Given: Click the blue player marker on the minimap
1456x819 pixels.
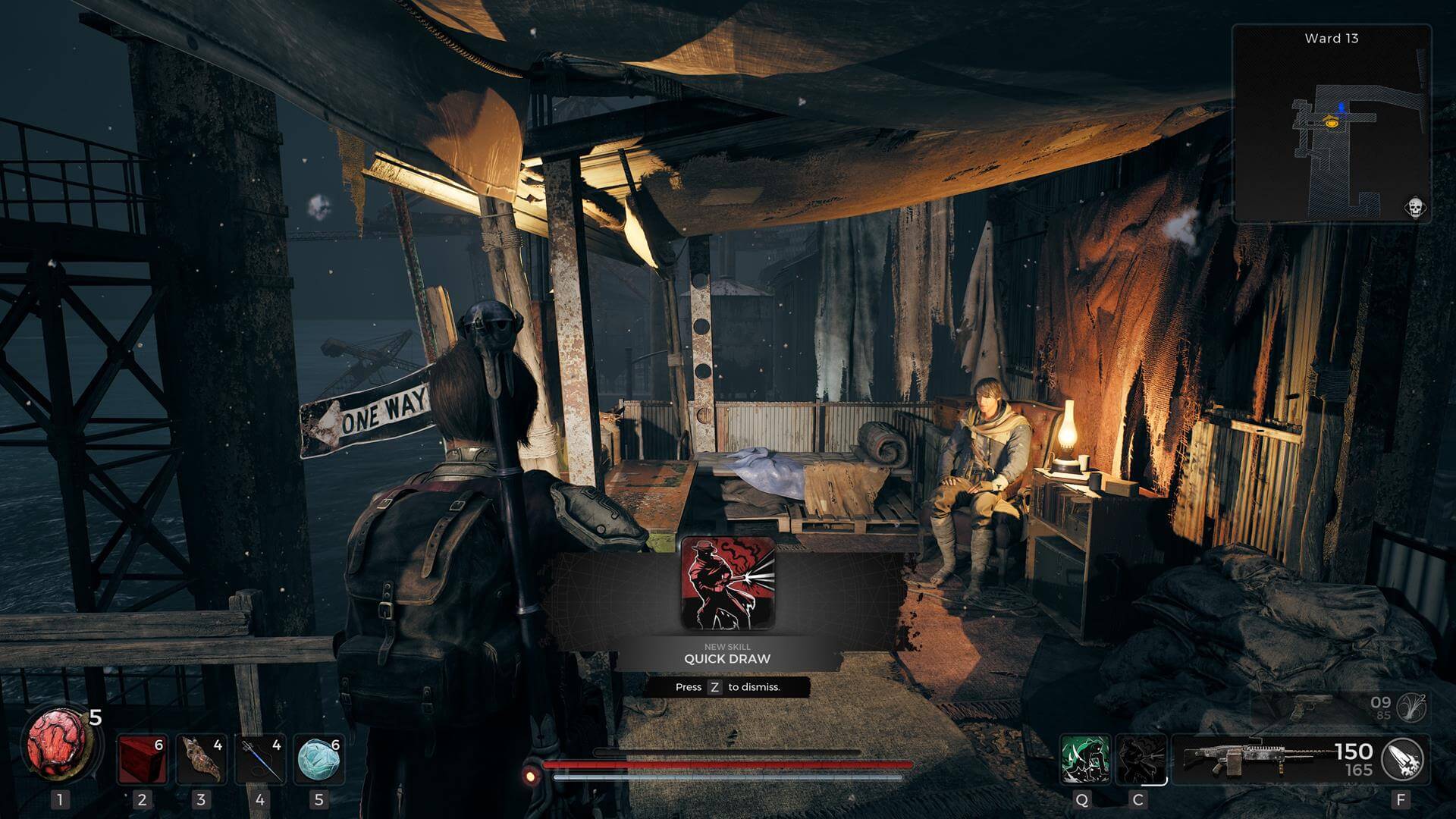Looking at the screenshot, I should click(1341, 108).
